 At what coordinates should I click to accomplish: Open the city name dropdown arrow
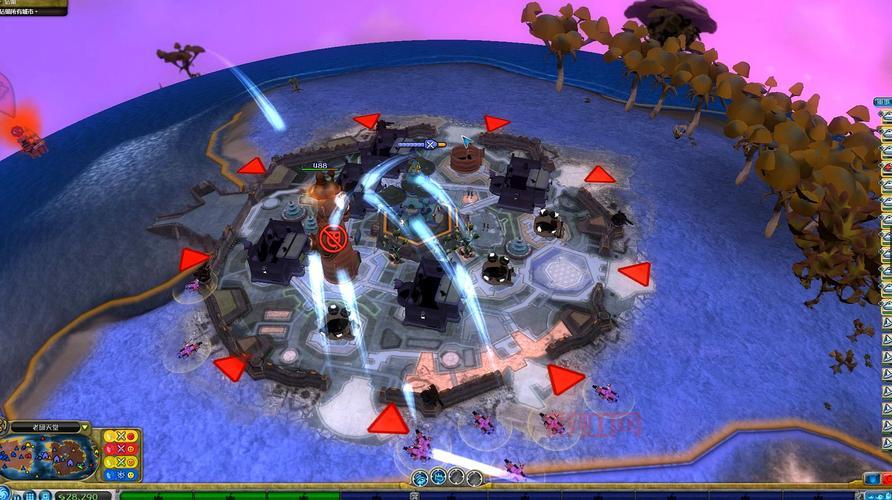pos(85,428)
